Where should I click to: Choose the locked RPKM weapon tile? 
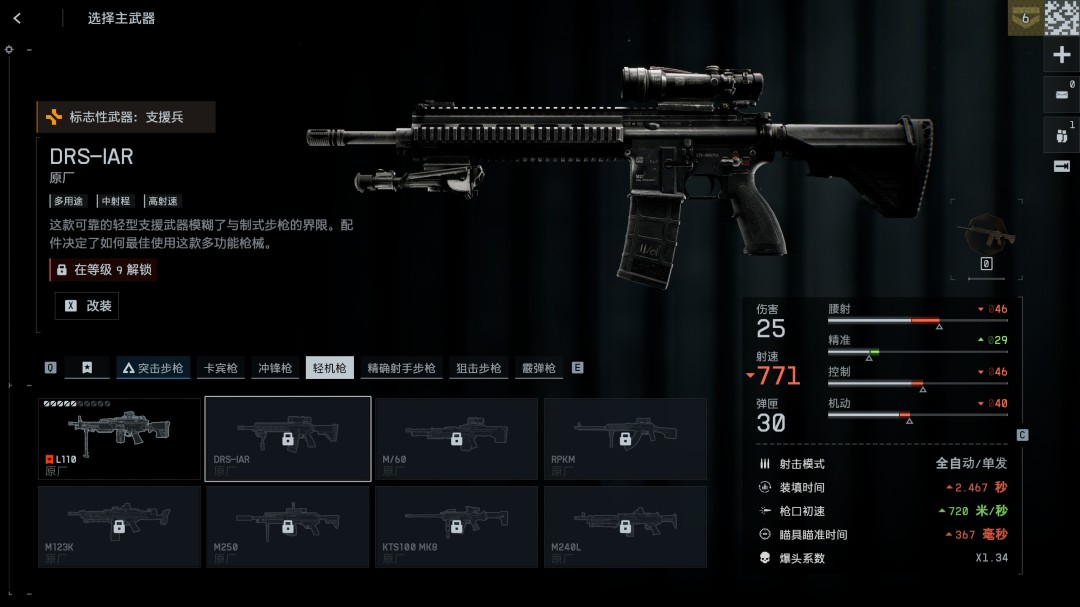pos(625,438)
